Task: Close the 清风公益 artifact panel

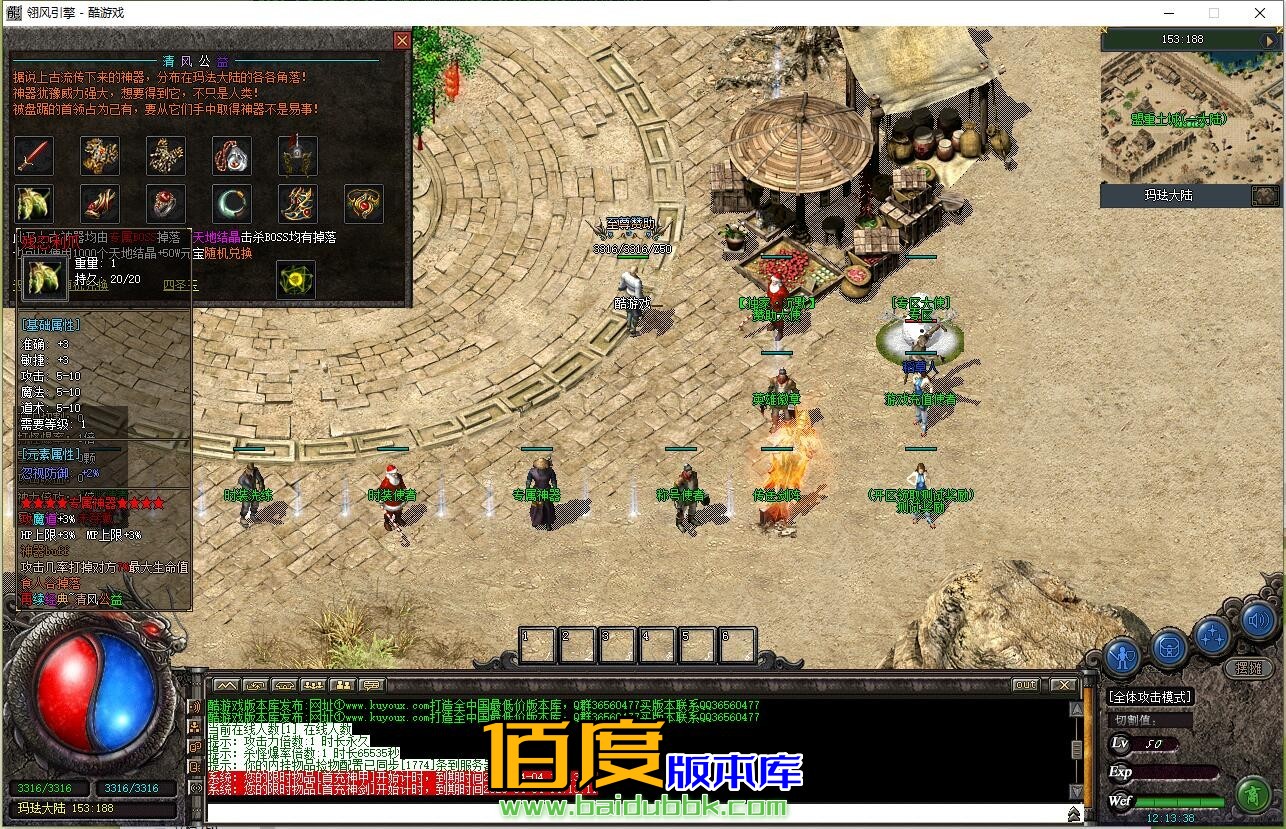Action: 402,40
